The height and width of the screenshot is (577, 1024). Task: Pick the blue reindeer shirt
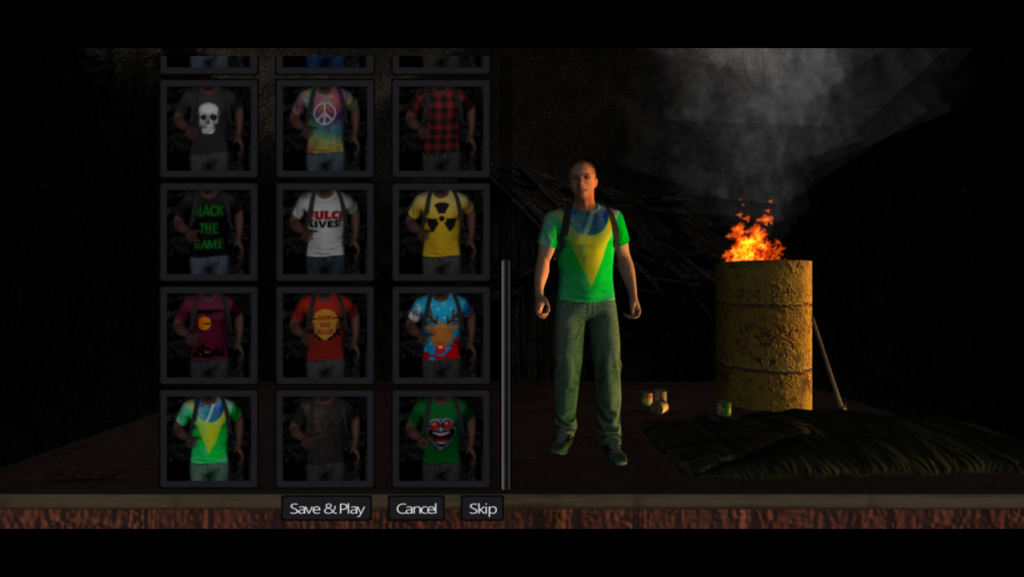[x=441, y=335]
